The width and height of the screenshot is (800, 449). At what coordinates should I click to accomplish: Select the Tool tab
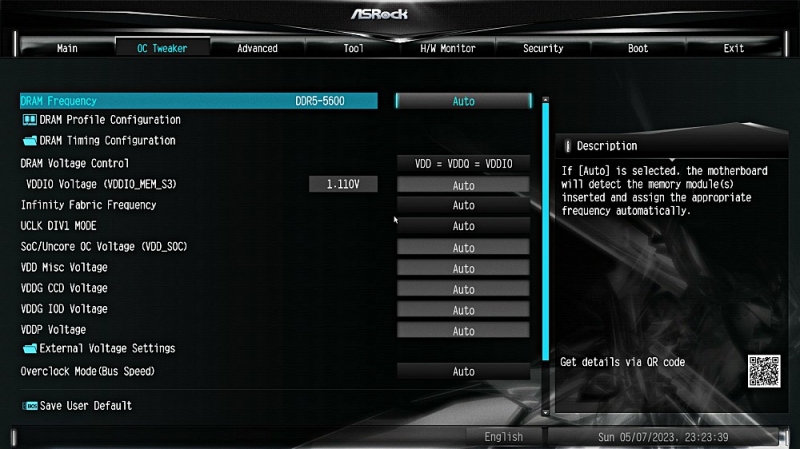pyautogui.click(x=353, y=48)
